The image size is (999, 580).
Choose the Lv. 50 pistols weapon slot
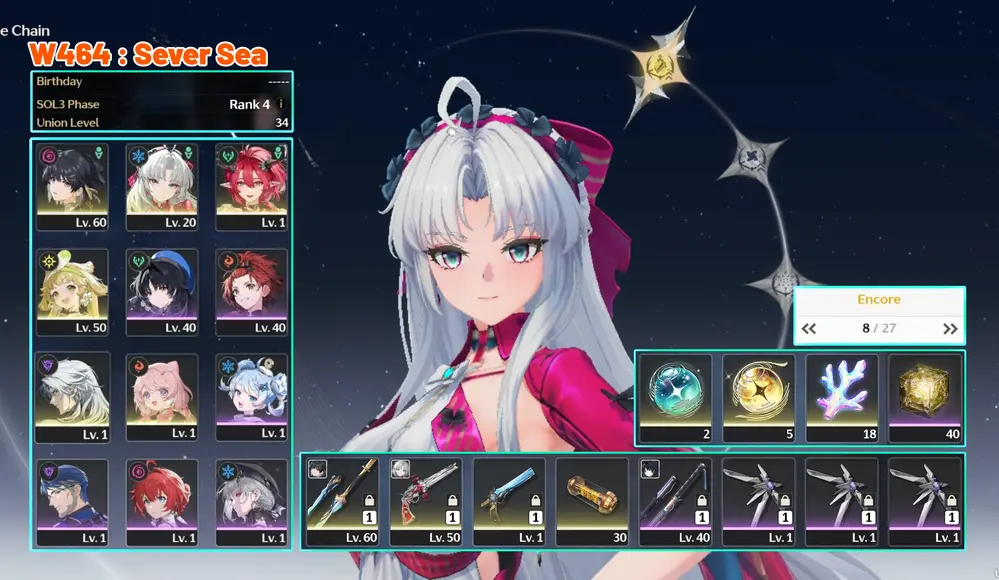(425, 501)
